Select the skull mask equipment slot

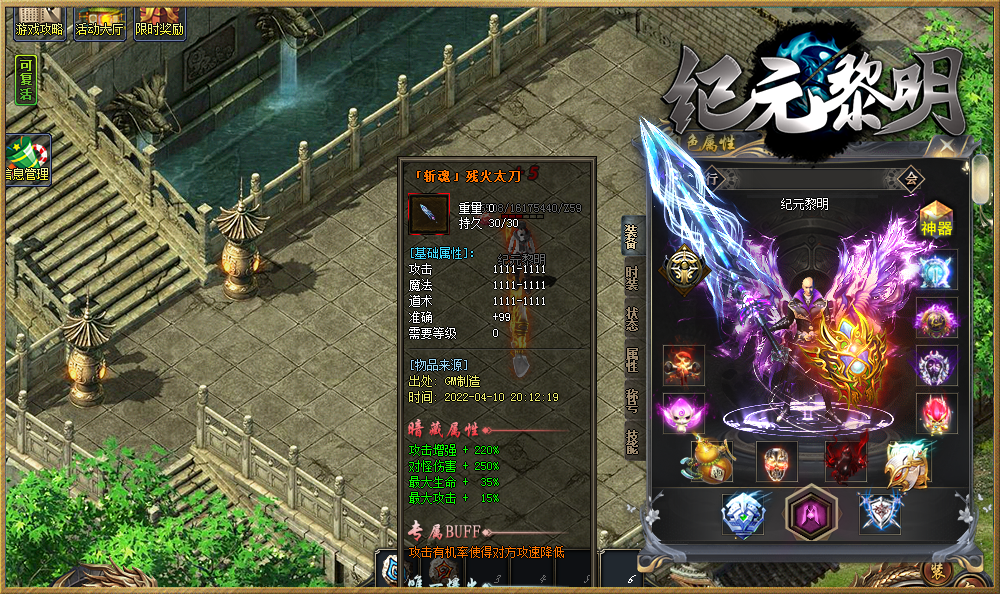point(777,462)
